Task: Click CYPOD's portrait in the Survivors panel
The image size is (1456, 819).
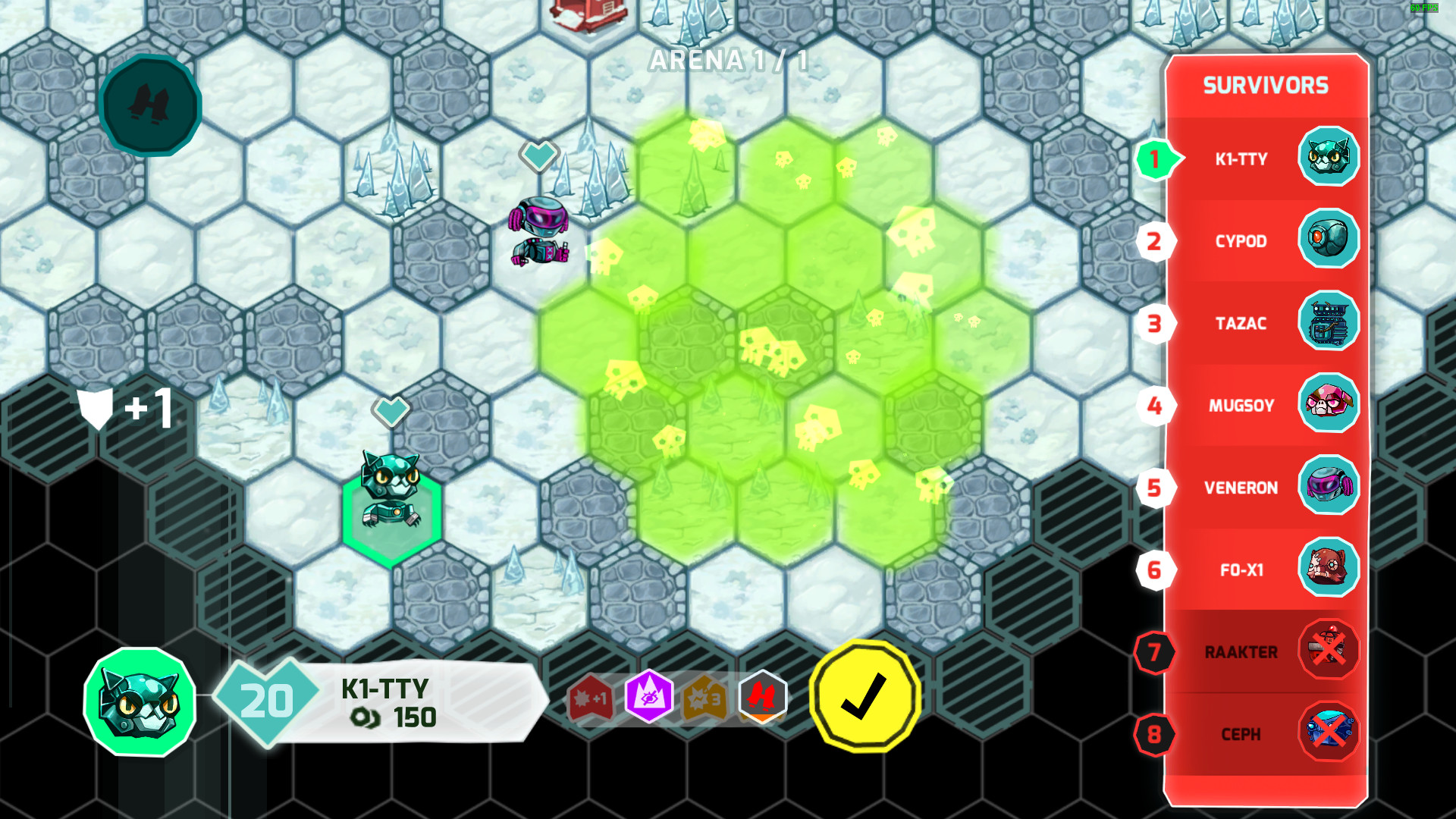Action: [1328, 241]
